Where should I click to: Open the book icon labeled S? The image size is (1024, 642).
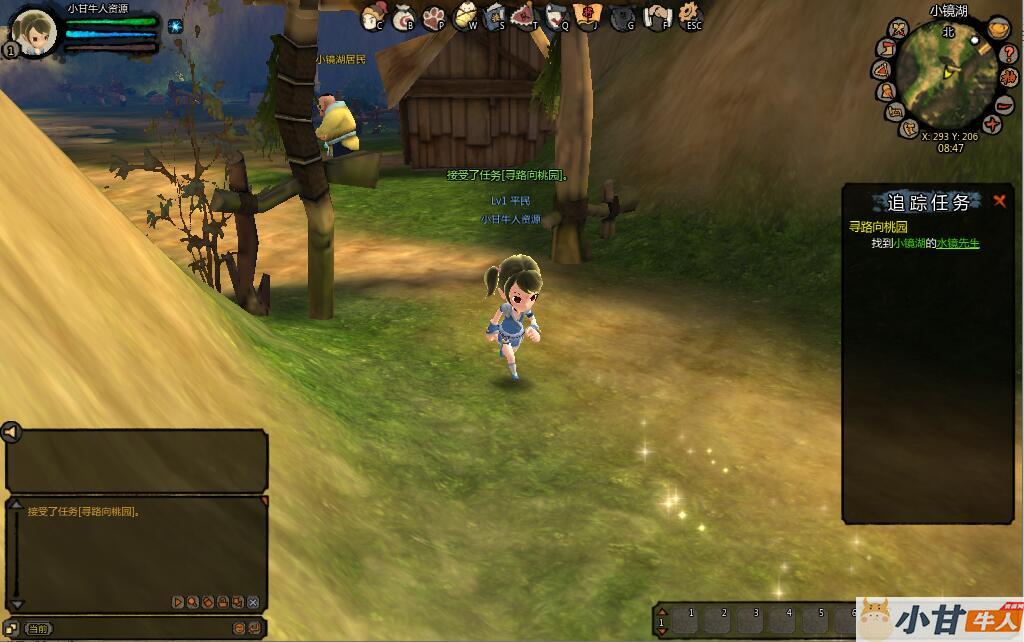[x=494, y=17]
